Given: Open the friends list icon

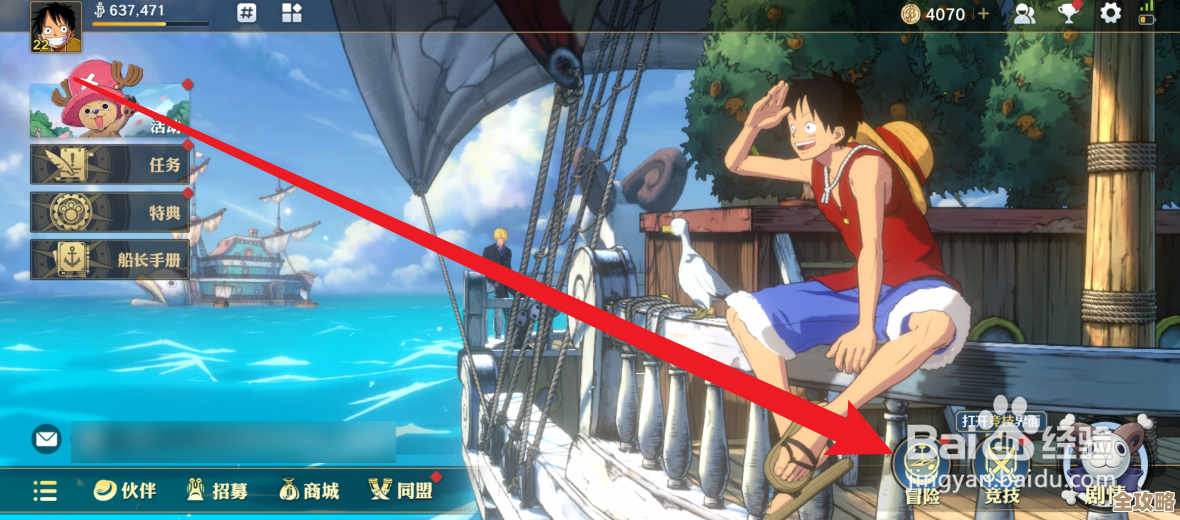Looking at the screenshot, I should click(x=1024, y=14).
